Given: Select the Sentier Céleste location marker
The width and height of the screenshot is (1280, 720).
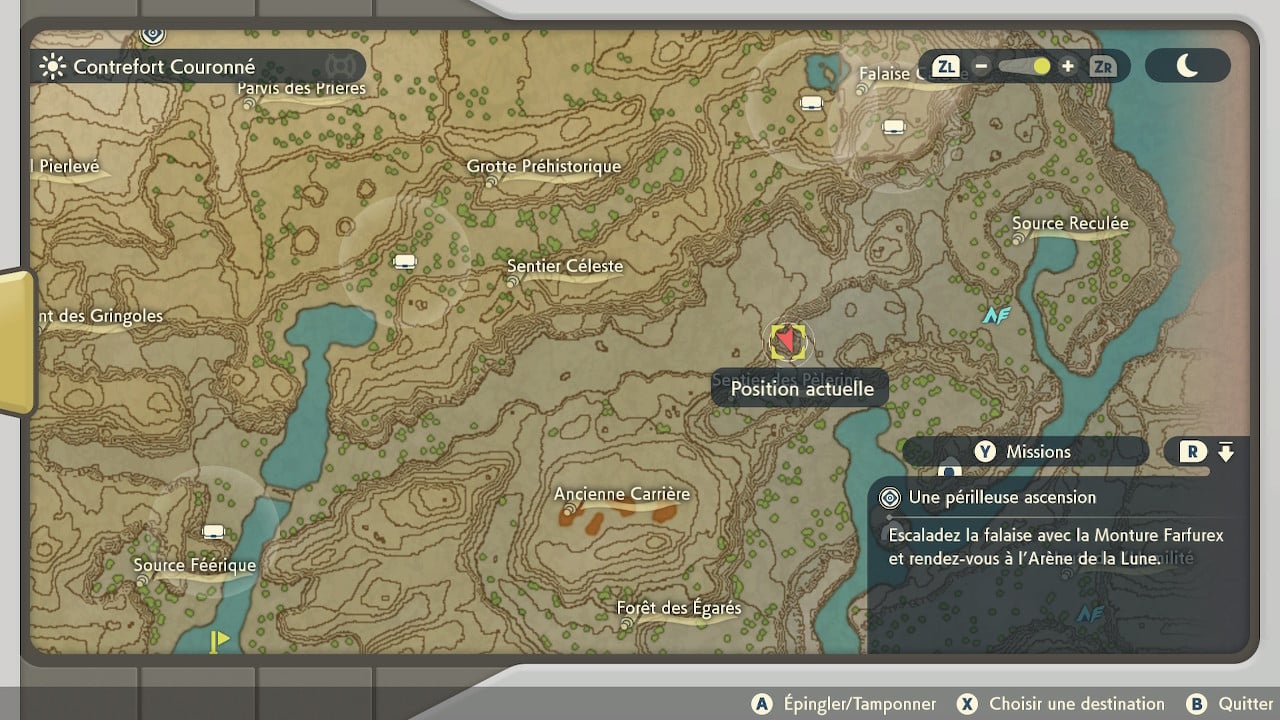Looking at the screenshot, I should (x=513, y=283).
